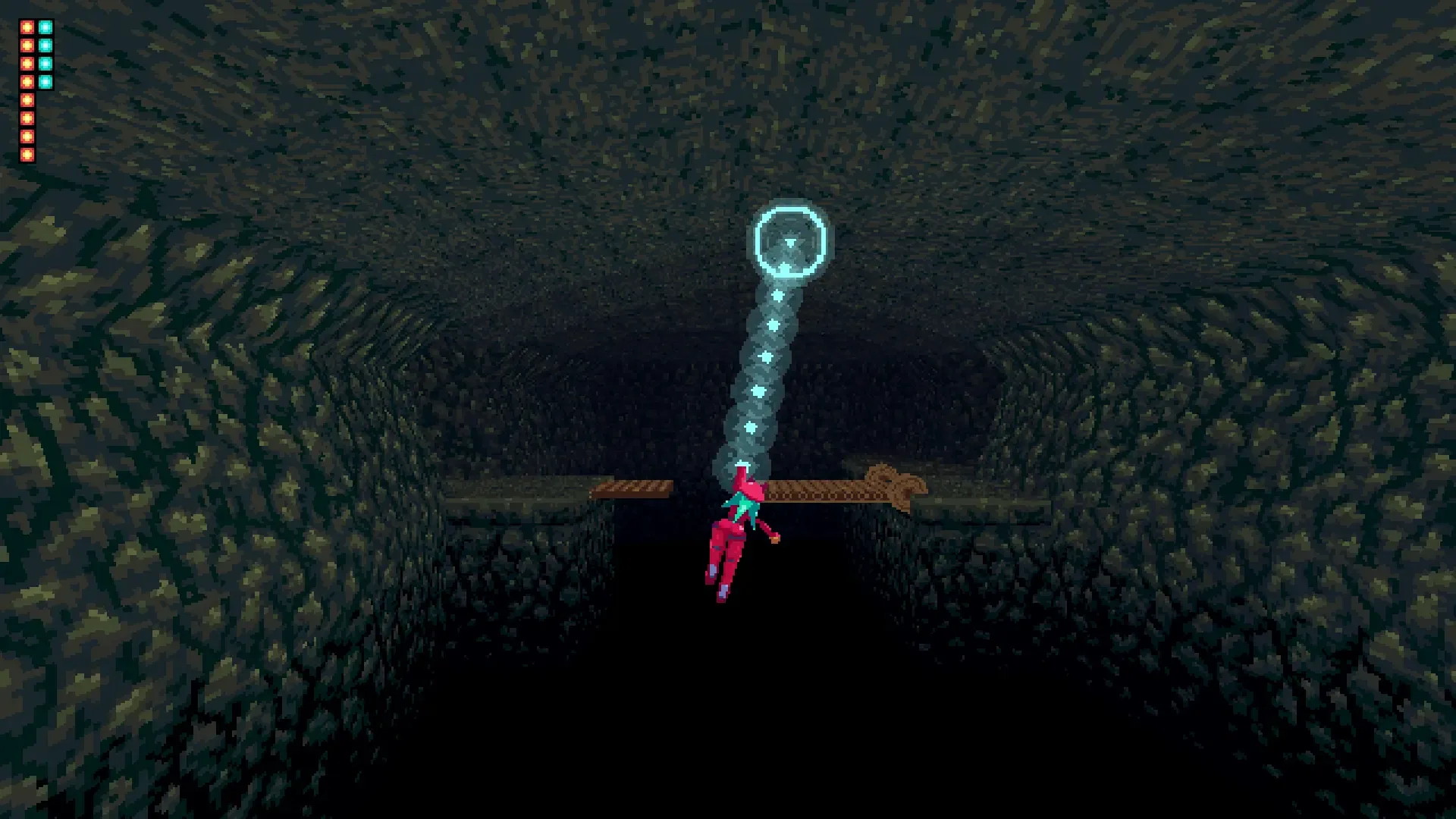Select the second teal crystal indicator
This screenshot has width=1456, height=819.
[x=45, y=45]
